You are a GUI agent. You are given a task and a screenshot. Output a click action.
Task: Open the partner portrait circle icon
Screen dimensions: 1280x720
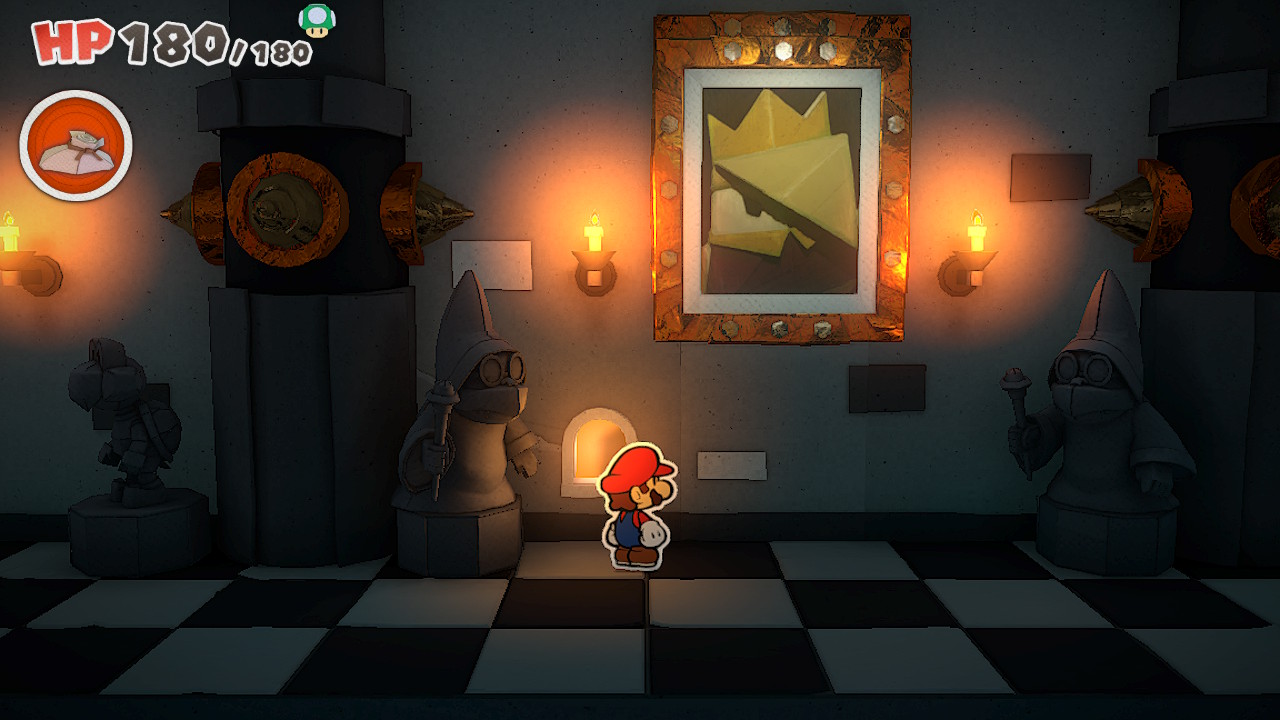(x=77, y=144)
